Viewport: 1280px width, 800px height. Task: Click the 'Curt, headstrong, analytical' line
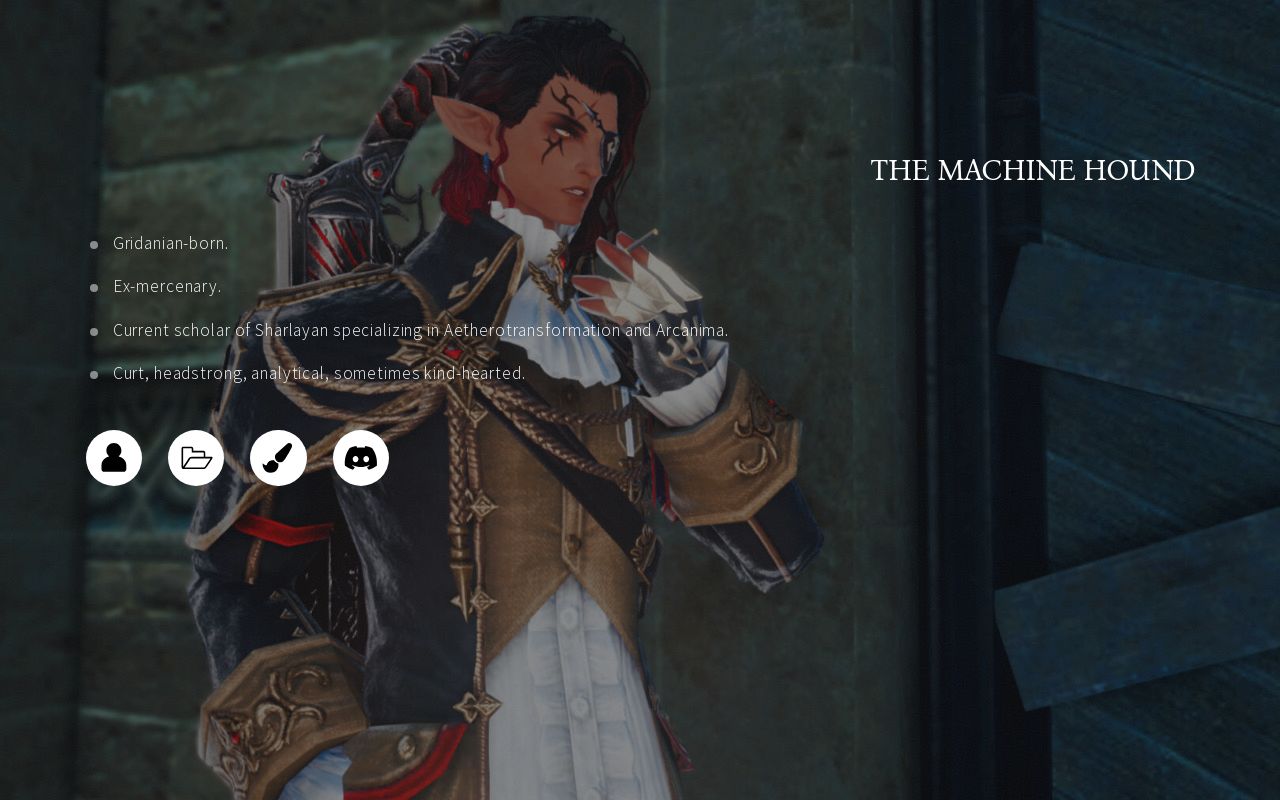click(318, 372)
